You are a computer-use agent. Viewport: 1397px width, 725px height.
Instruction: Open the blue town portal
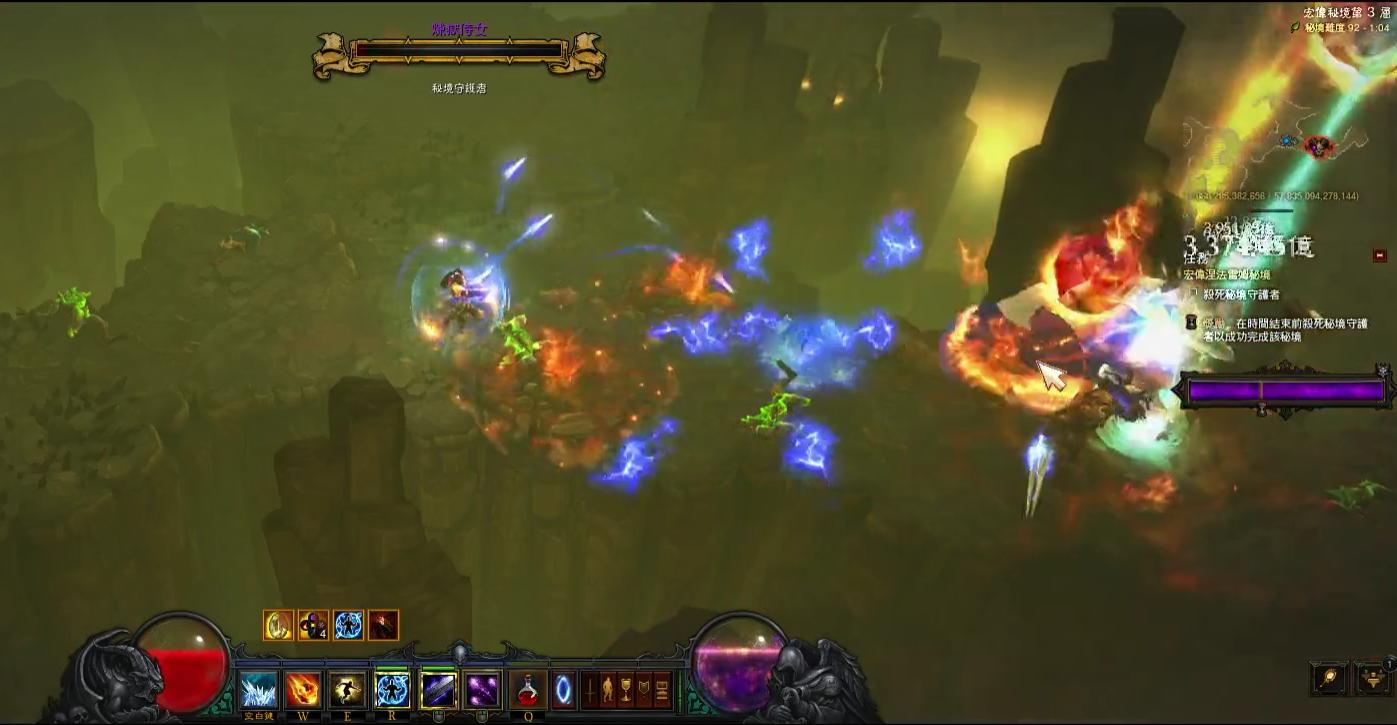coord(564,690)
